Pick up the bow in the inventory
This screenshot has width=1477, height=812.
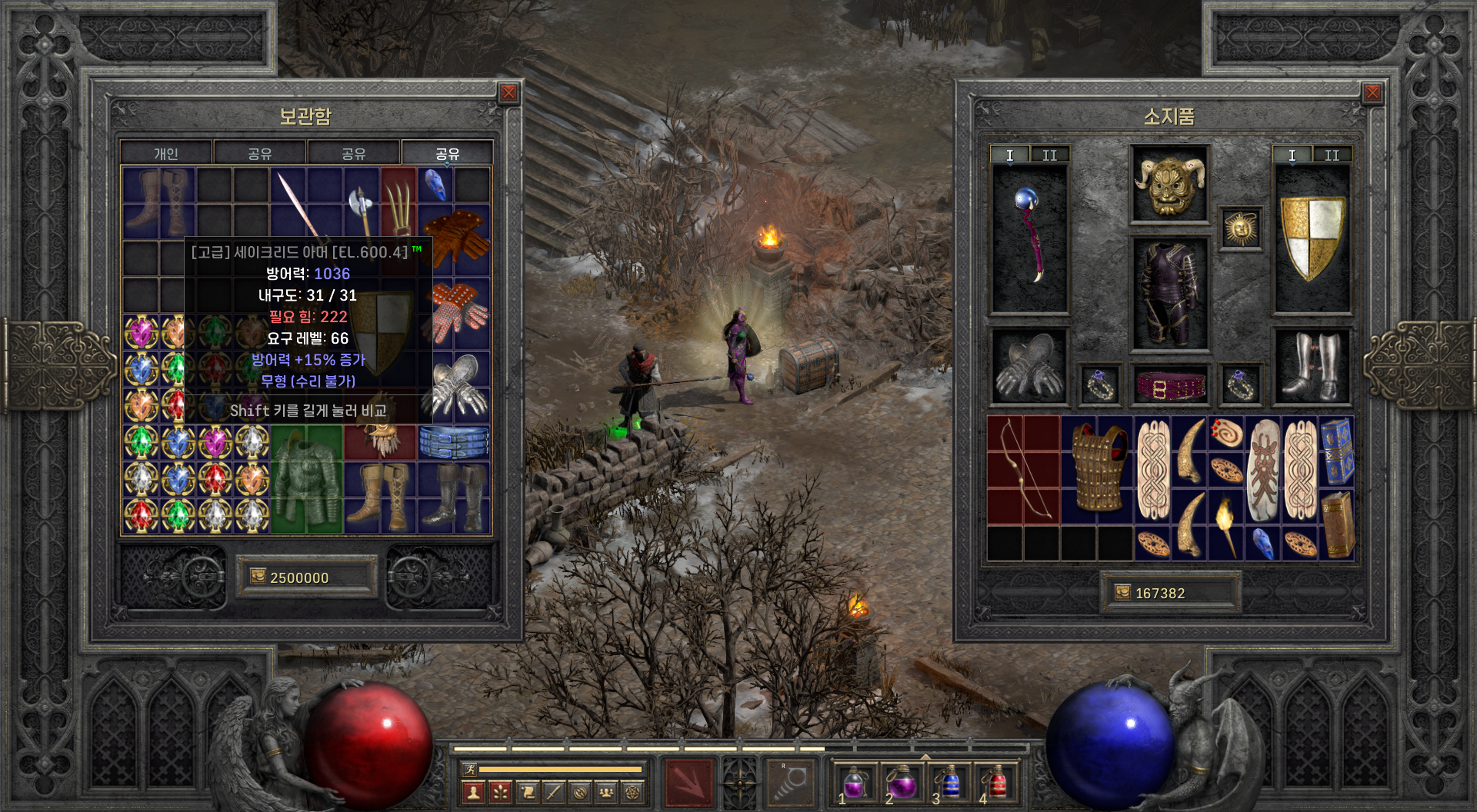pyautogui.click(x=1023, y=471)
